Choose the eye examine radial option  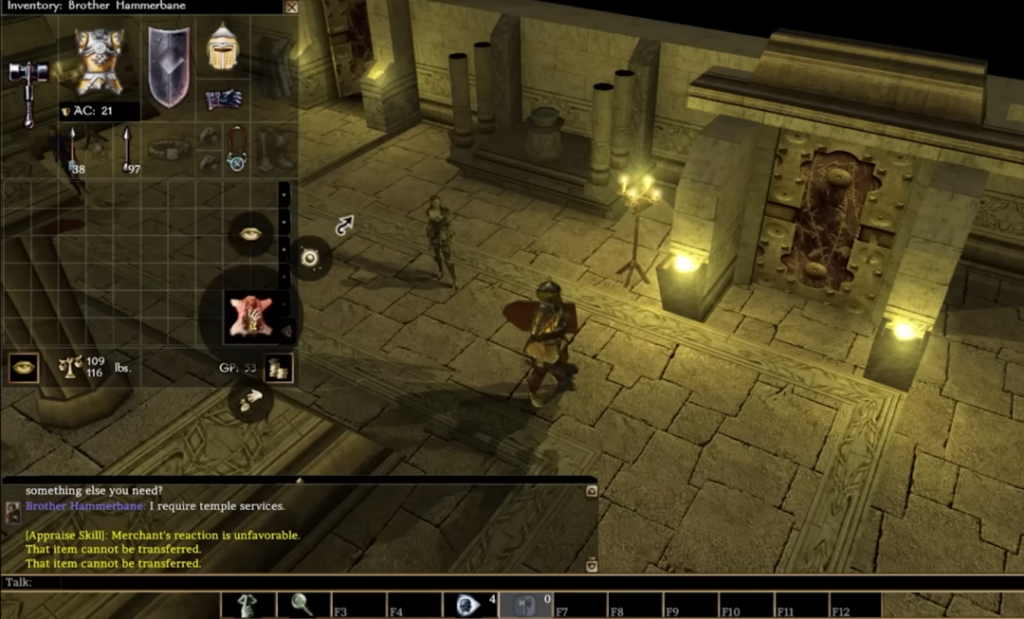point(250,233)
